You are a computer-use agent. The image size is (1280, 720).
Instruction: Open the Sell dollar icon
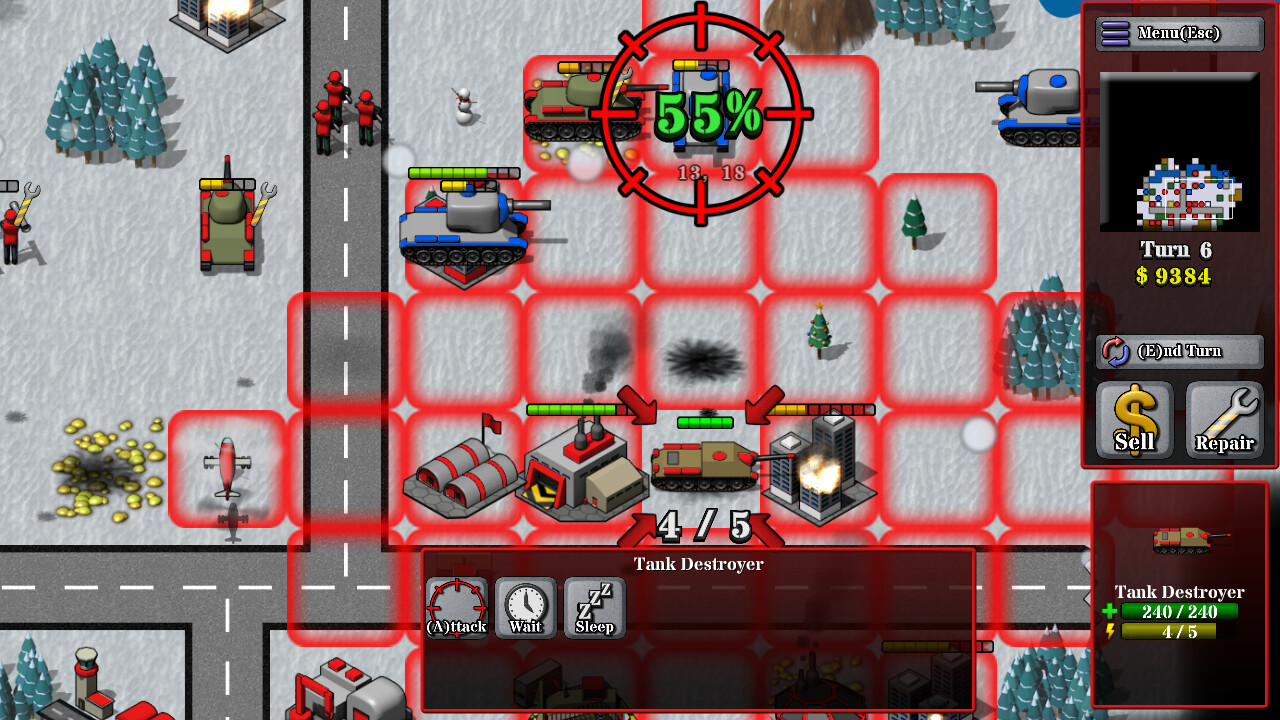[x=1134, y=418]
